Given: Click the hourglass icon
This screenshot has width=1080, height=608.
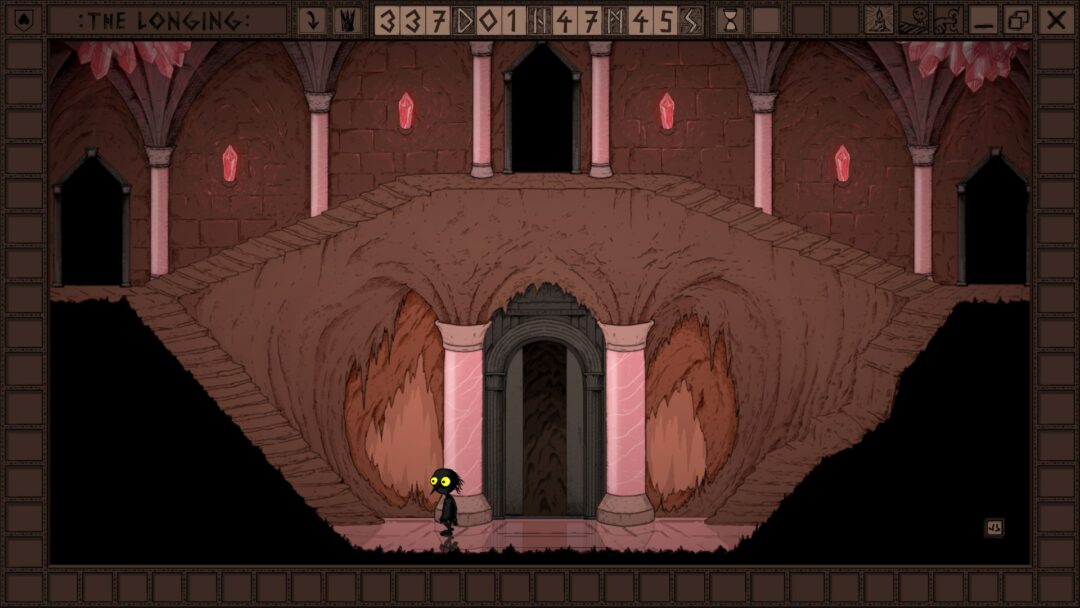Looking at the screenshot, I should (730, 20).
